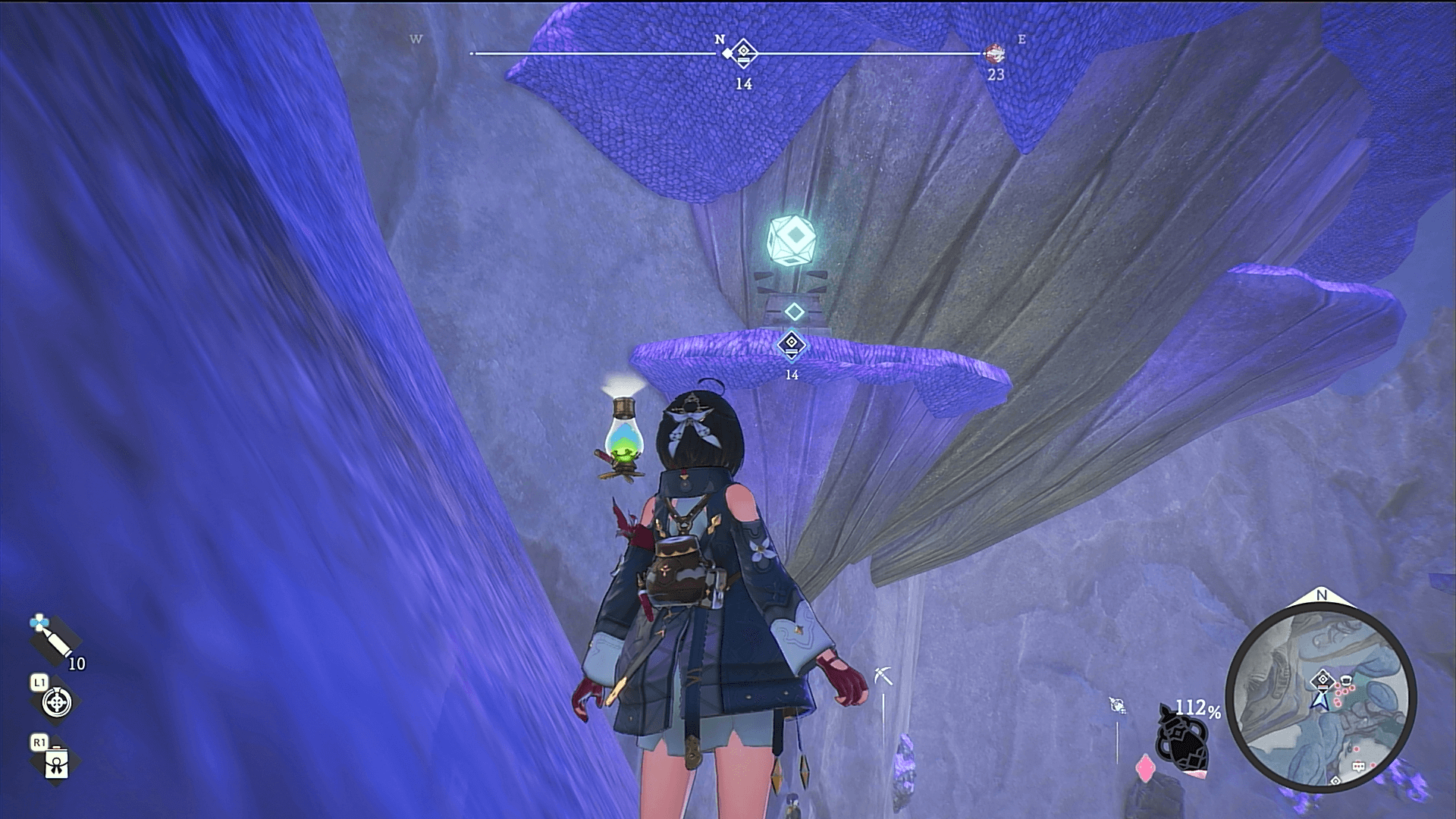Click the black urn gauge icon
Viewport: 1456px width, 819px height.
point(1181,739)
